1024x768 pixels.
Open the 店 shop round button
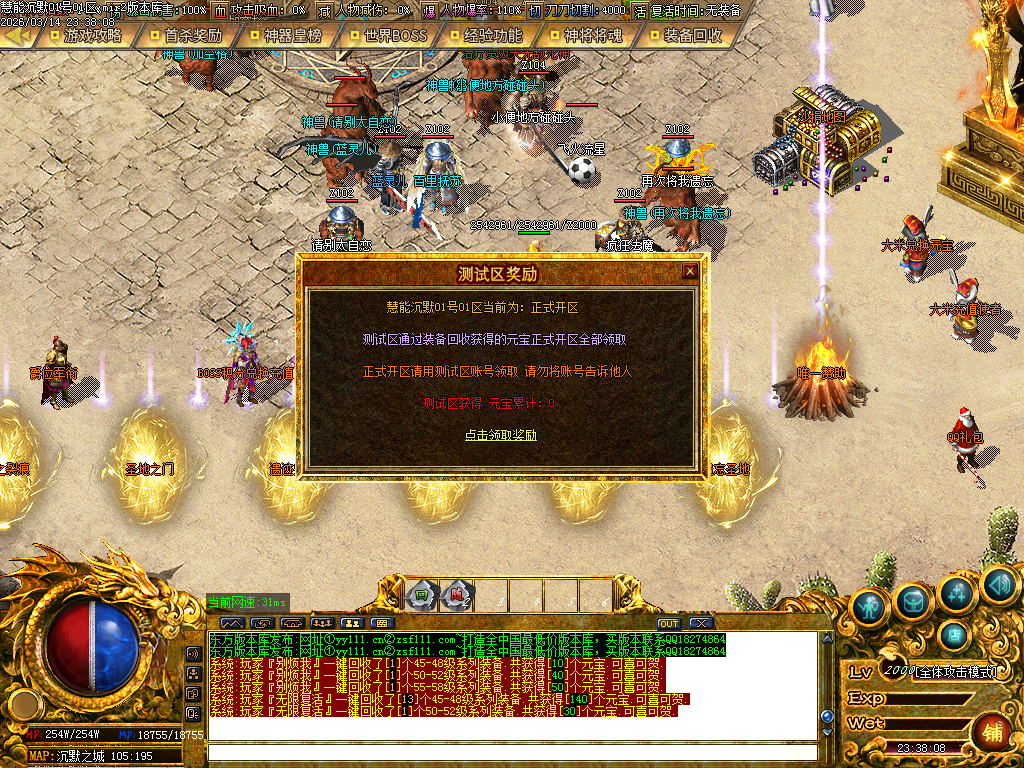click(955, 633)
